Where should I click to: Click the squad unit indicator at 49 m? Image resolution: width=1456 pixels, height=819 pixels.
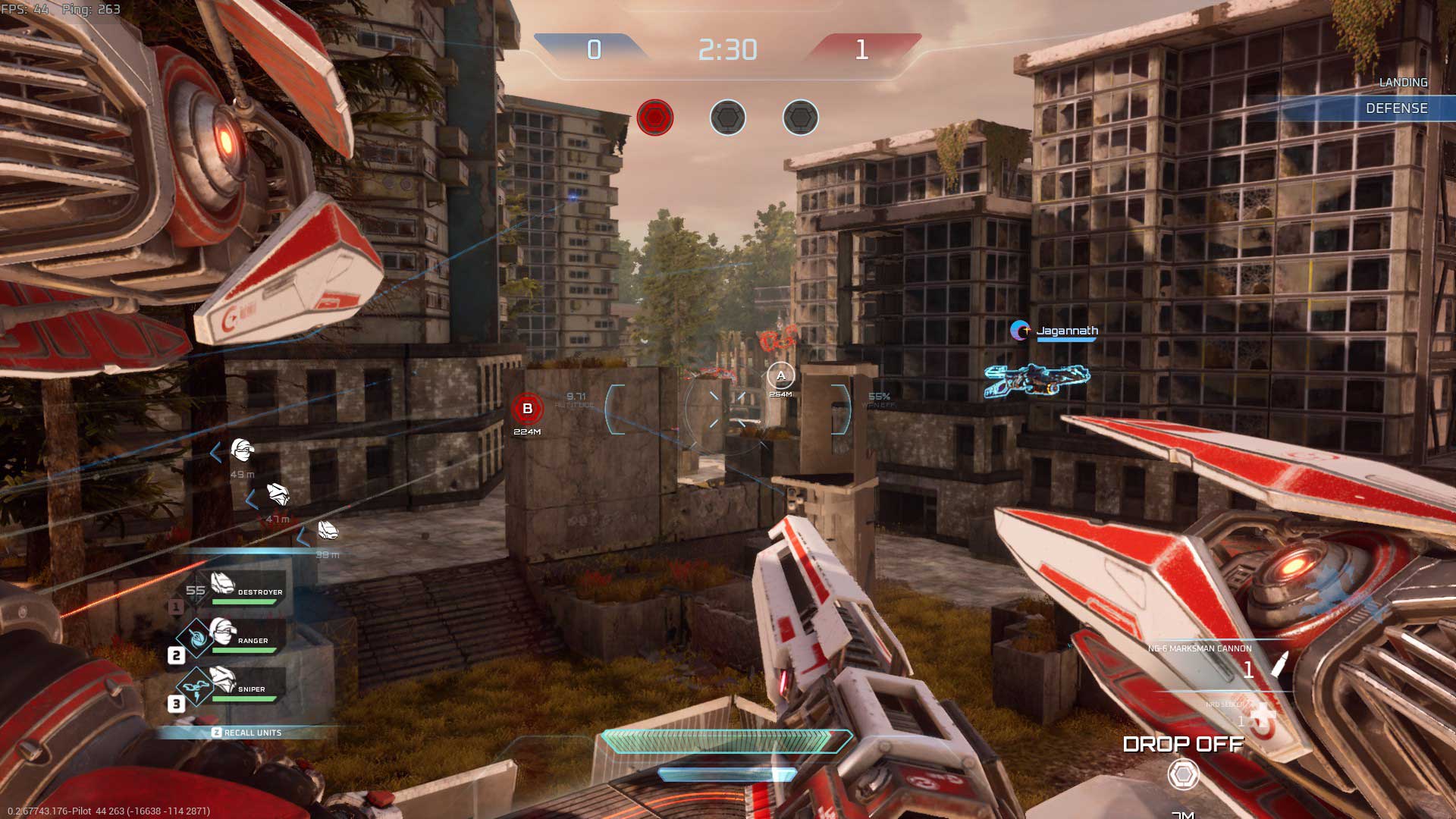tap(242, 451)
